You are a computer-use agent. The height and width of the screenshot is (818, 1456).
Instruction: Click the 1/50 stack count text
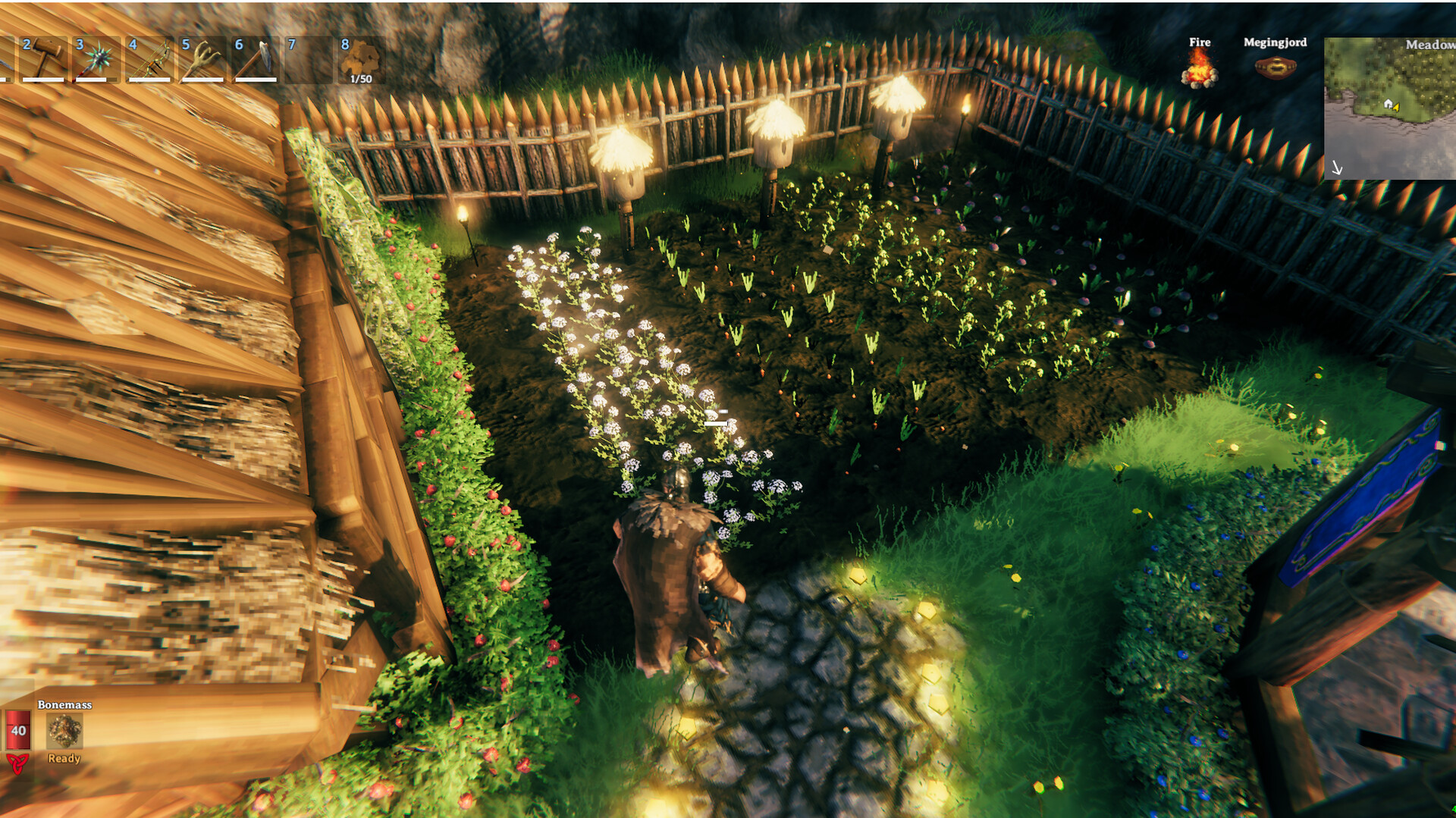coord(362,79)
